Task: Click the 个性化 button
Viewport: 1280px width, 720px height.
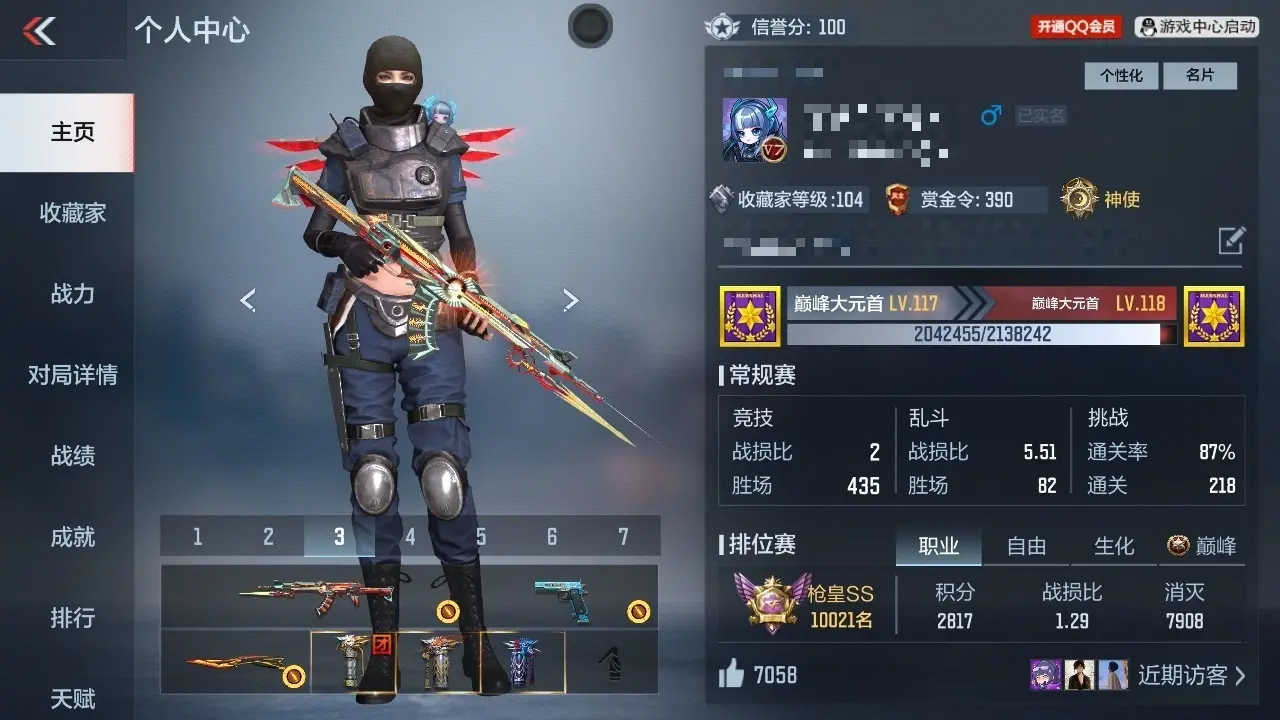Action: pos(1121,75)
